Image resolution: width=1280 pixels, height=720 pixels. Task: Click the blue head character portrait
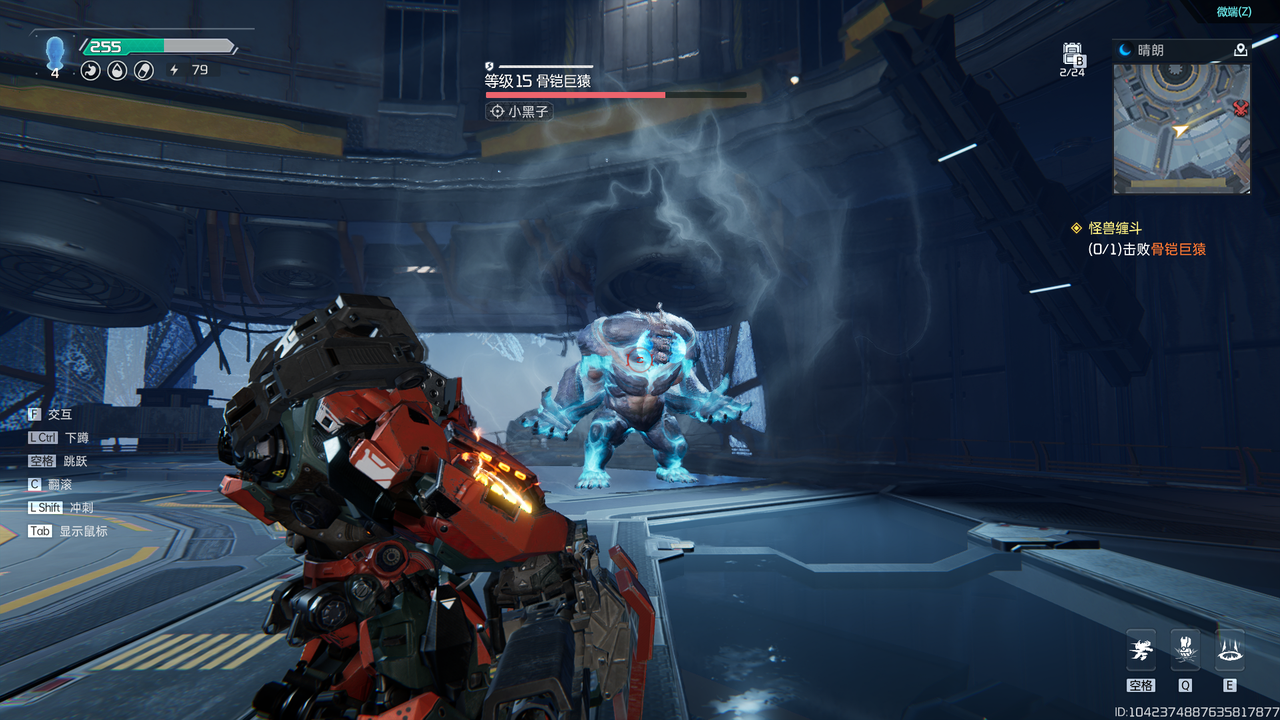click(55, 52)
